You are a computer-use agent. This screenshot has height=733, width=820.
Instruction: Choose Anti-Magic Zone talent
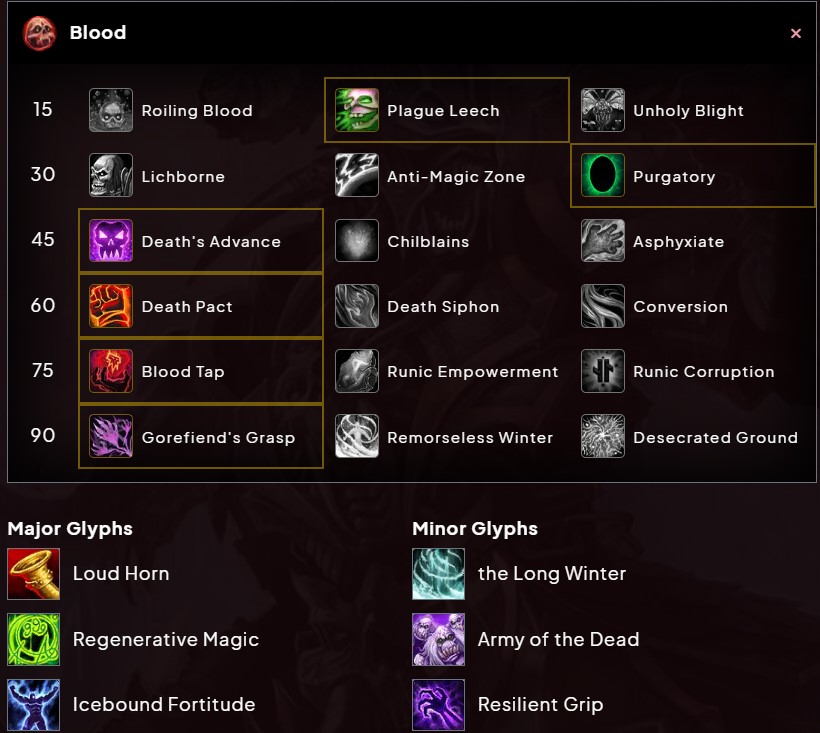pos(455,177)
